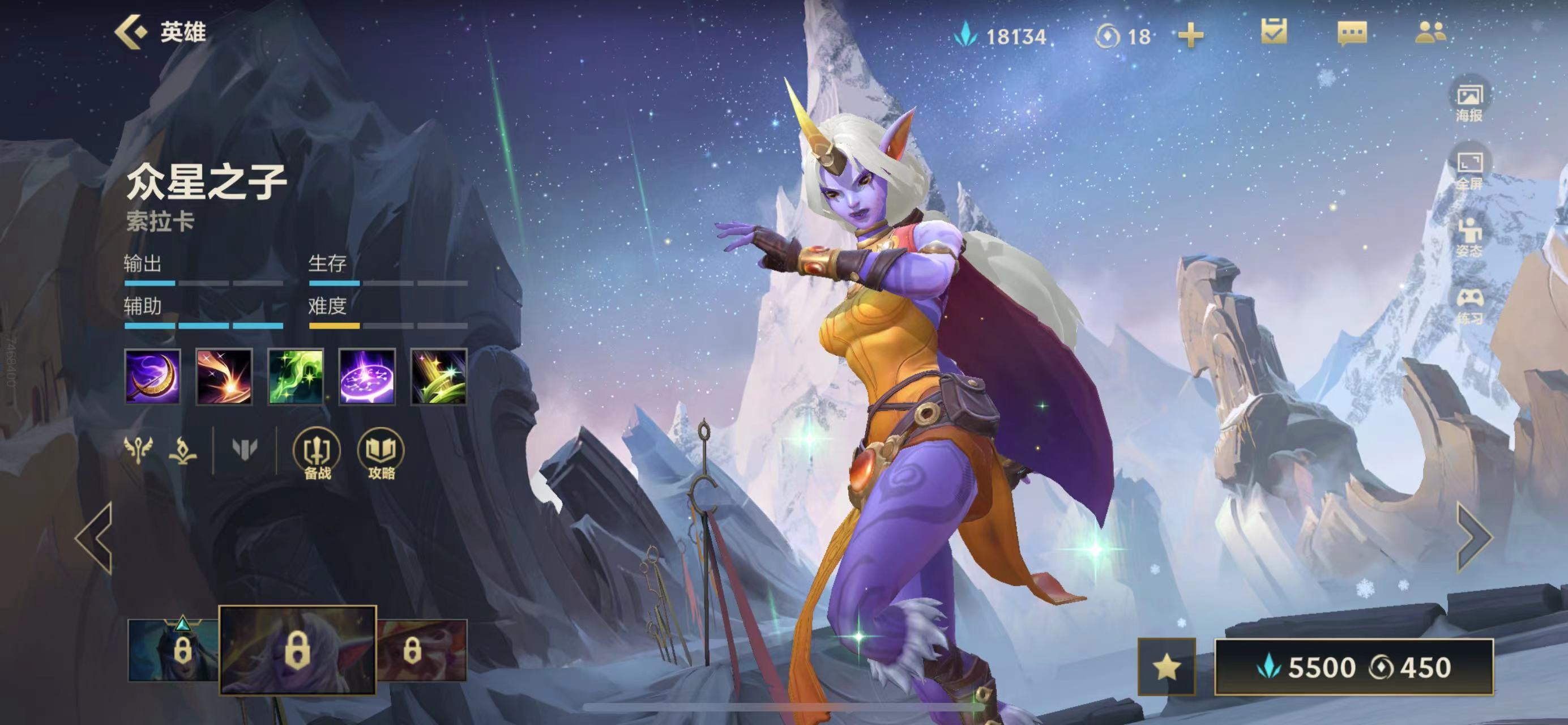Open the 姿态 pose options
This screenshot has width=1568, height=725.
tap(1469, 238)
